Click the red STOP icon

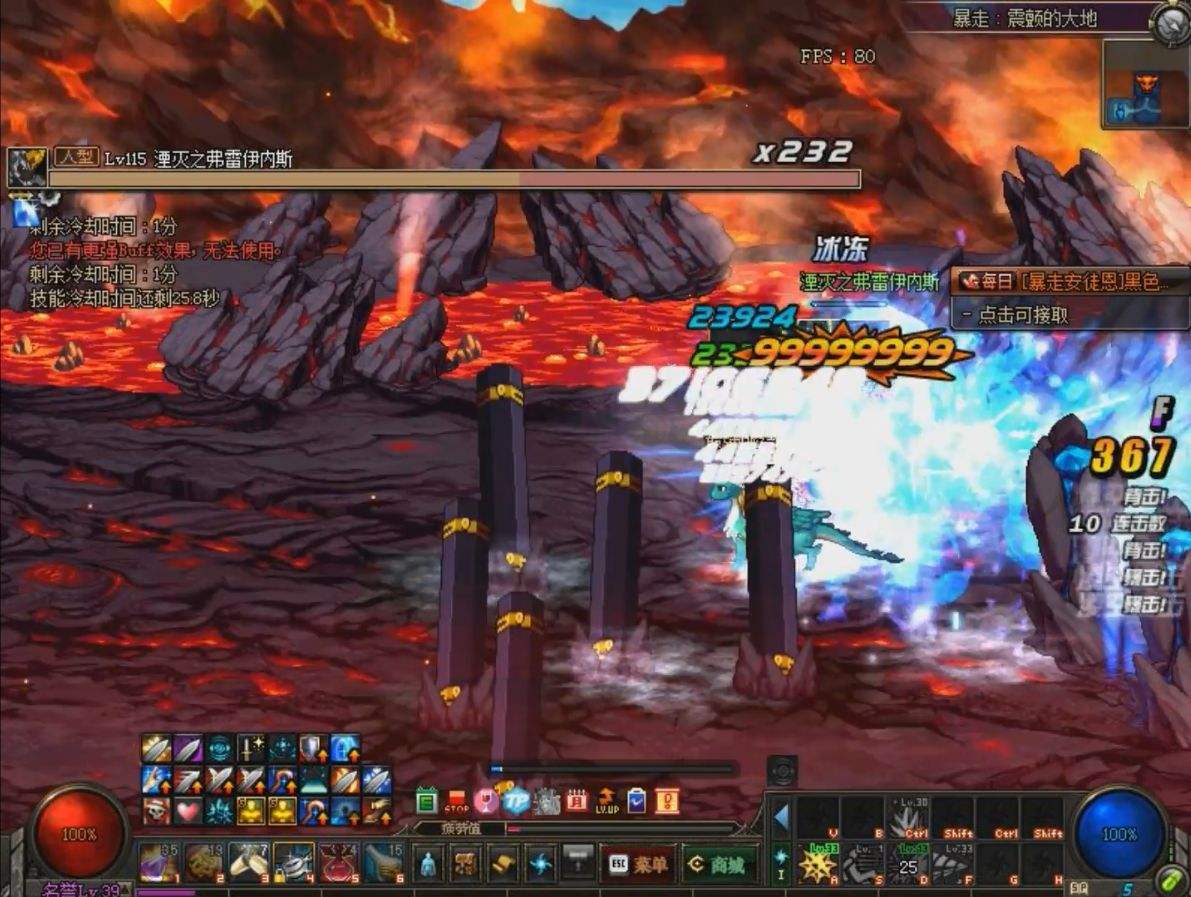point(457,801)
